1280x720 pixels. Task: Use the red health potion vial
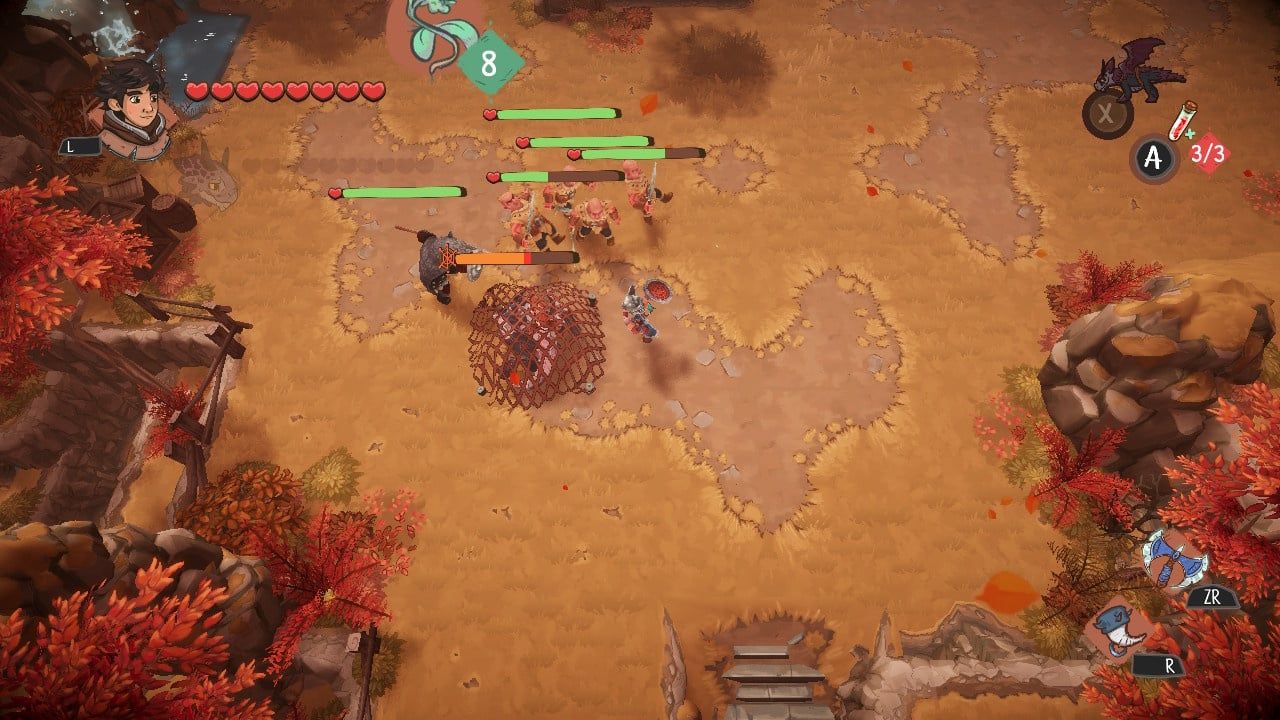coord(1183,124)
